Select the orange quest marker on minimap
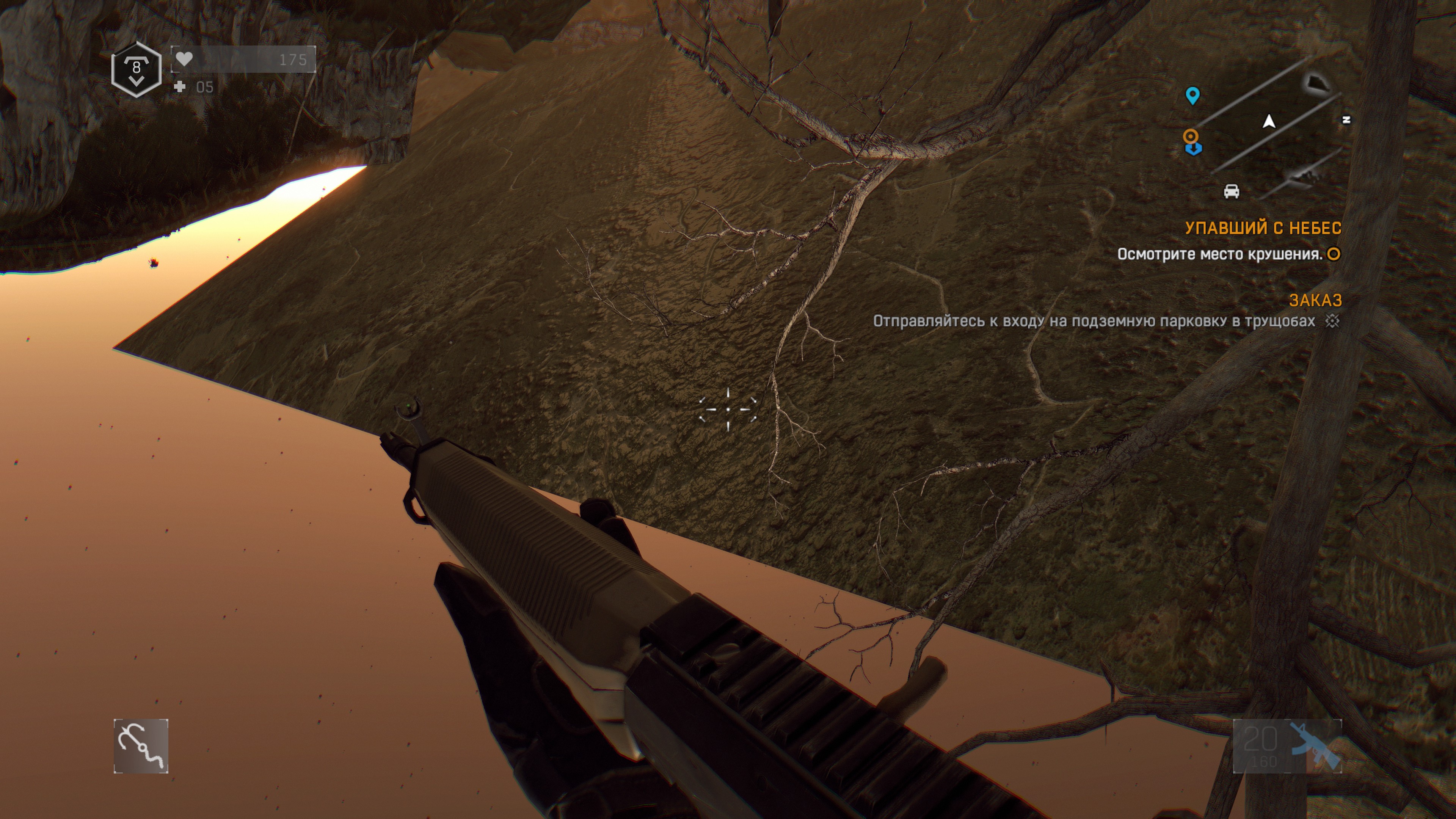 (1191, 136)
